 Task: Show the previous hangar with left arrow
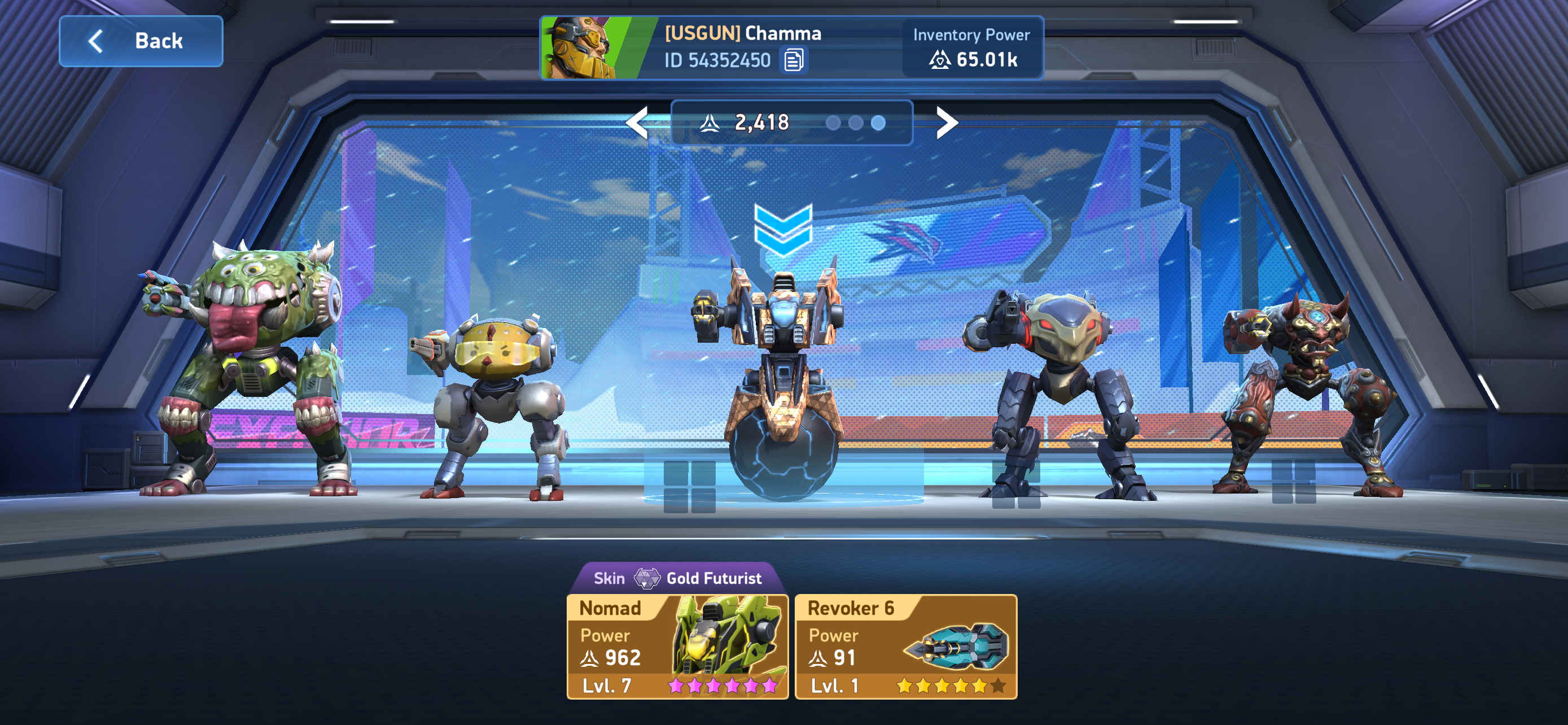pyautogui.click(x=638, y=123)
